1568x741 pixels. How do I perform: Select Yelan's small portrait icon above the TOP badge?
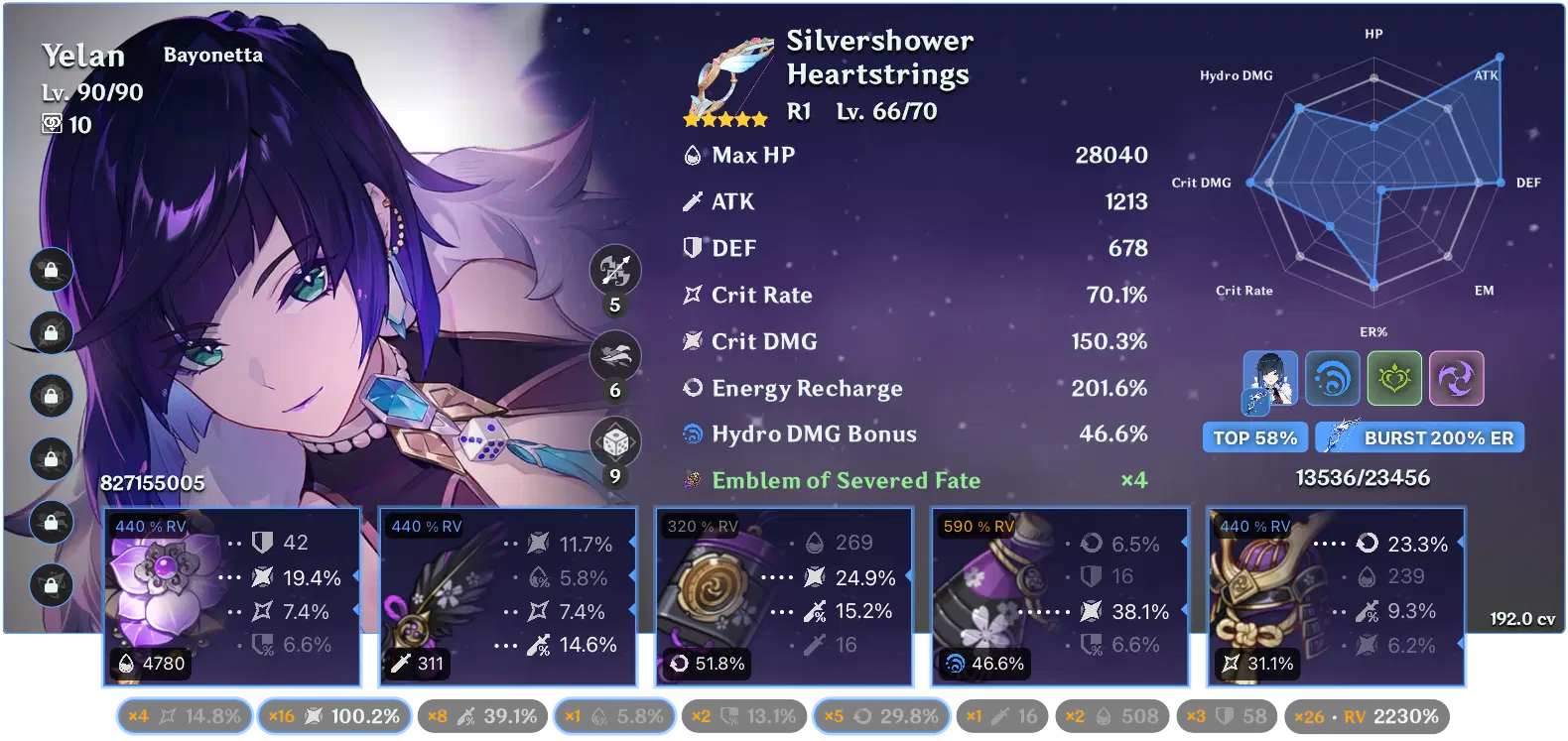[1269, 378]
